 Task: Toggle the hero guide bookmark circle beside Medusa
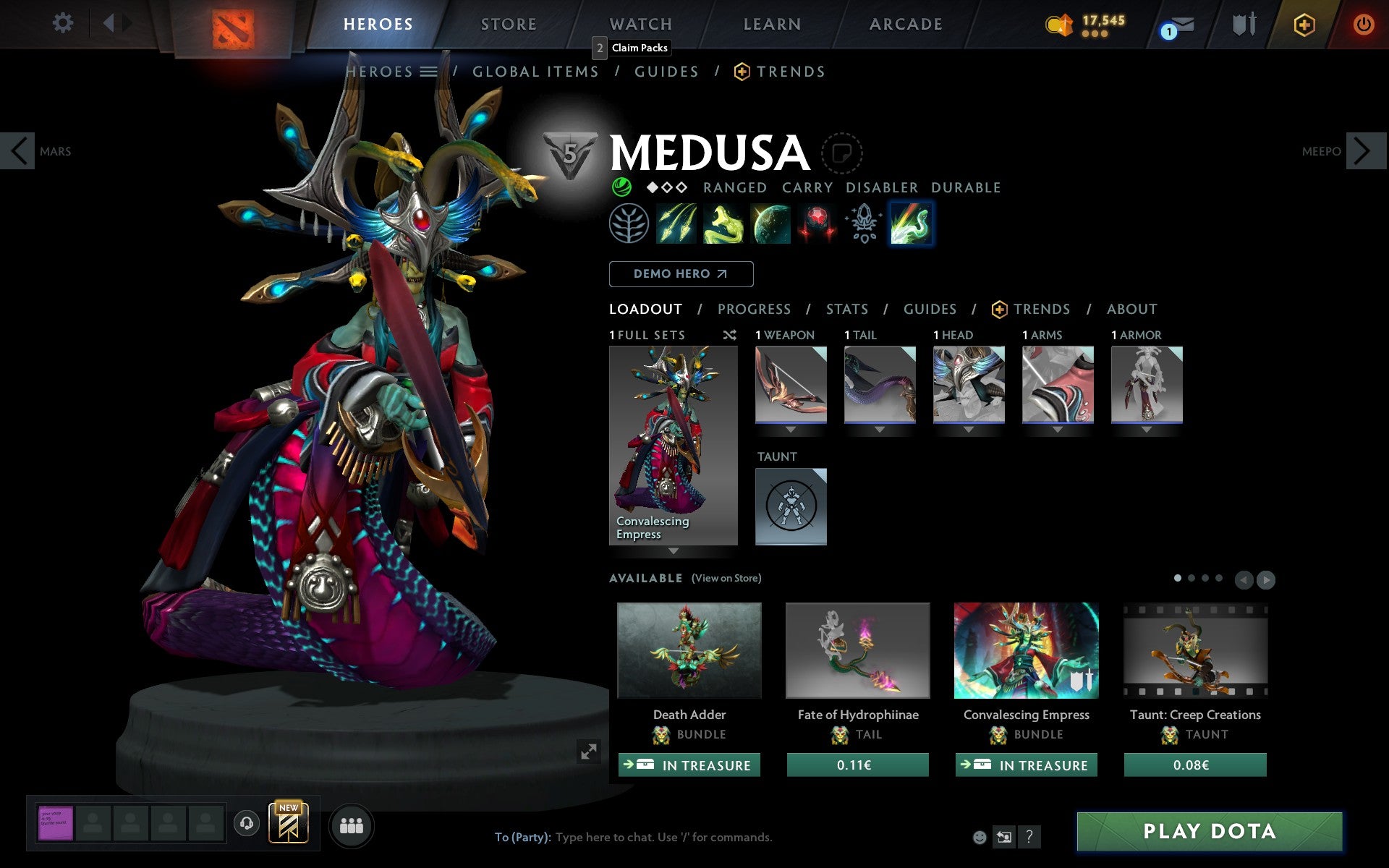click(x=841, y=154)
